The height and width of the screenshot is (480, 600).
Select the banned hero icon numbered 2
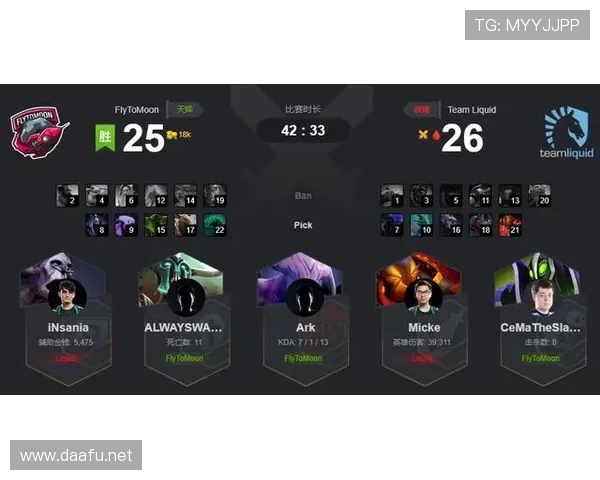pos(68,195)
